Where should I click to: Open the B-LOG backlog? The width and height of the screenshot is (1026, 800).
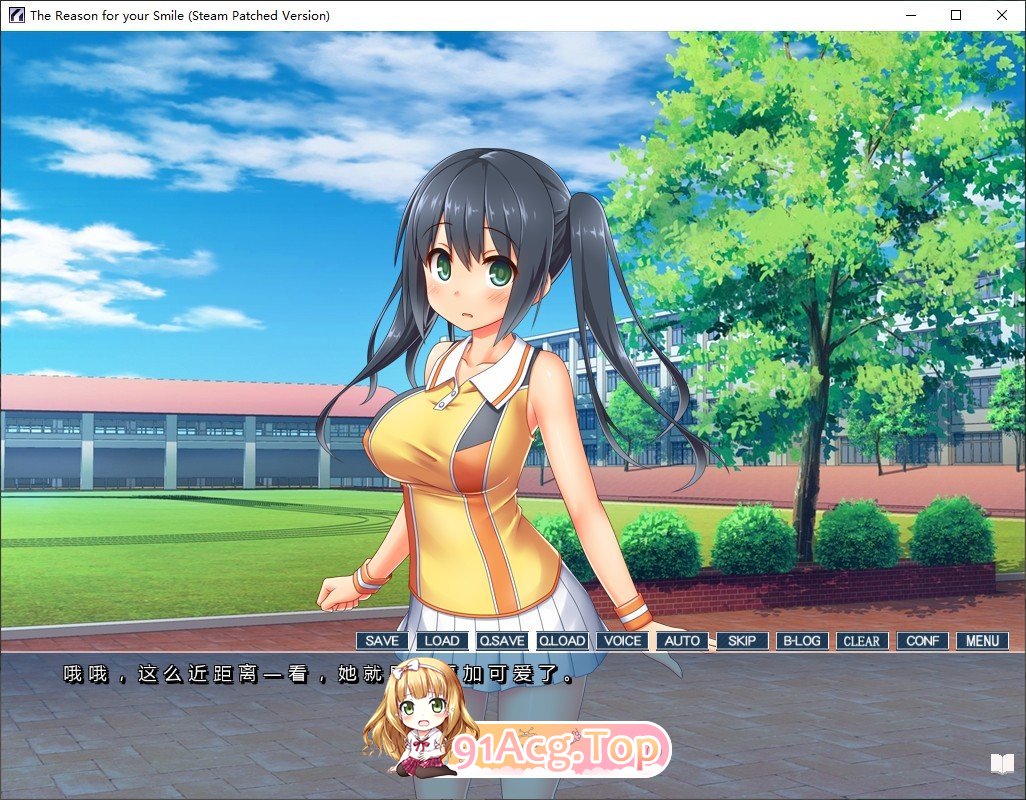[x=802, y=641]
